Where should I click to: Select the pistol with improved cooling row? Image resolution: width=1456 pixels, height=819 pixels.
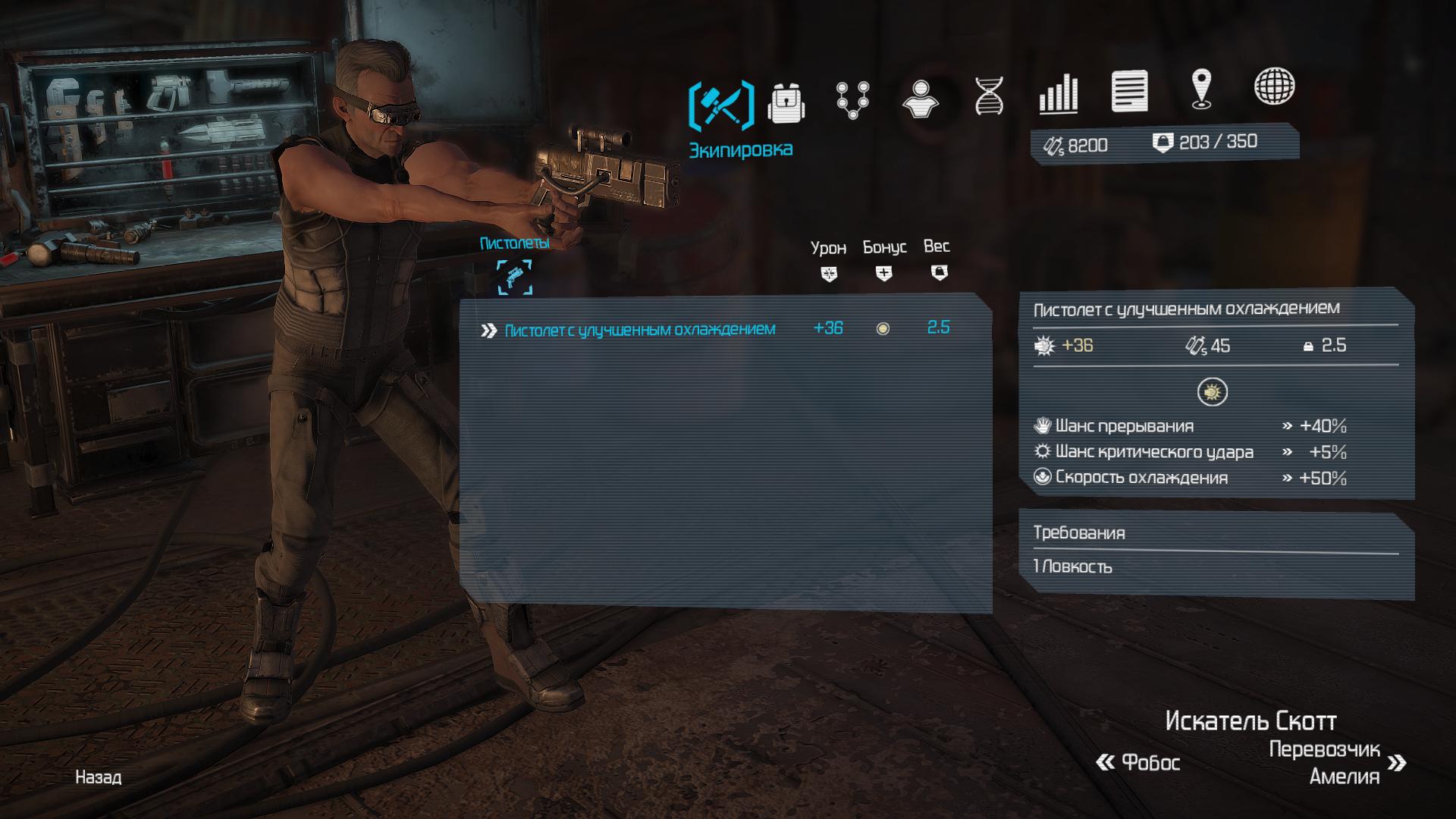(639, 330)
